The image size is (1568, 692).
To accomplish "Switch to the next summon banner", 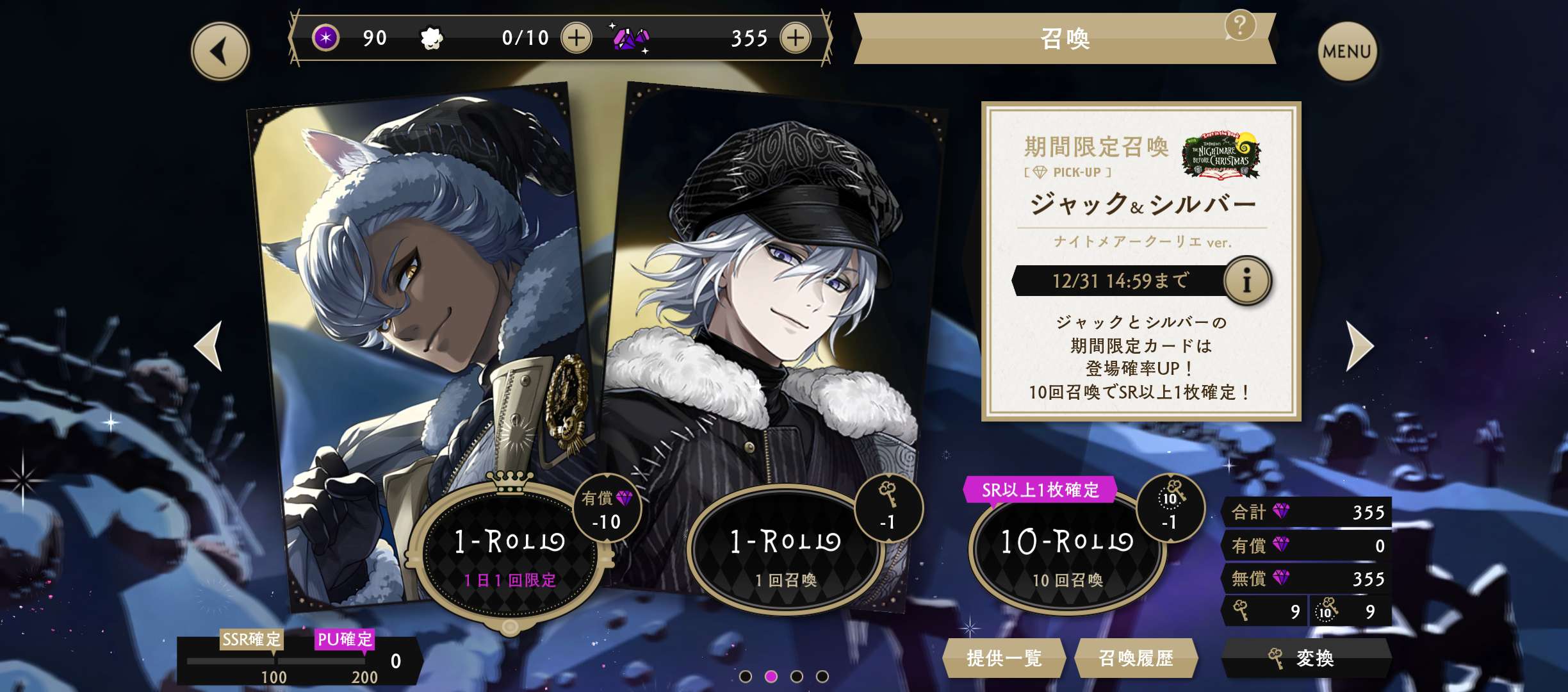I will click(x=1359, y=346).
